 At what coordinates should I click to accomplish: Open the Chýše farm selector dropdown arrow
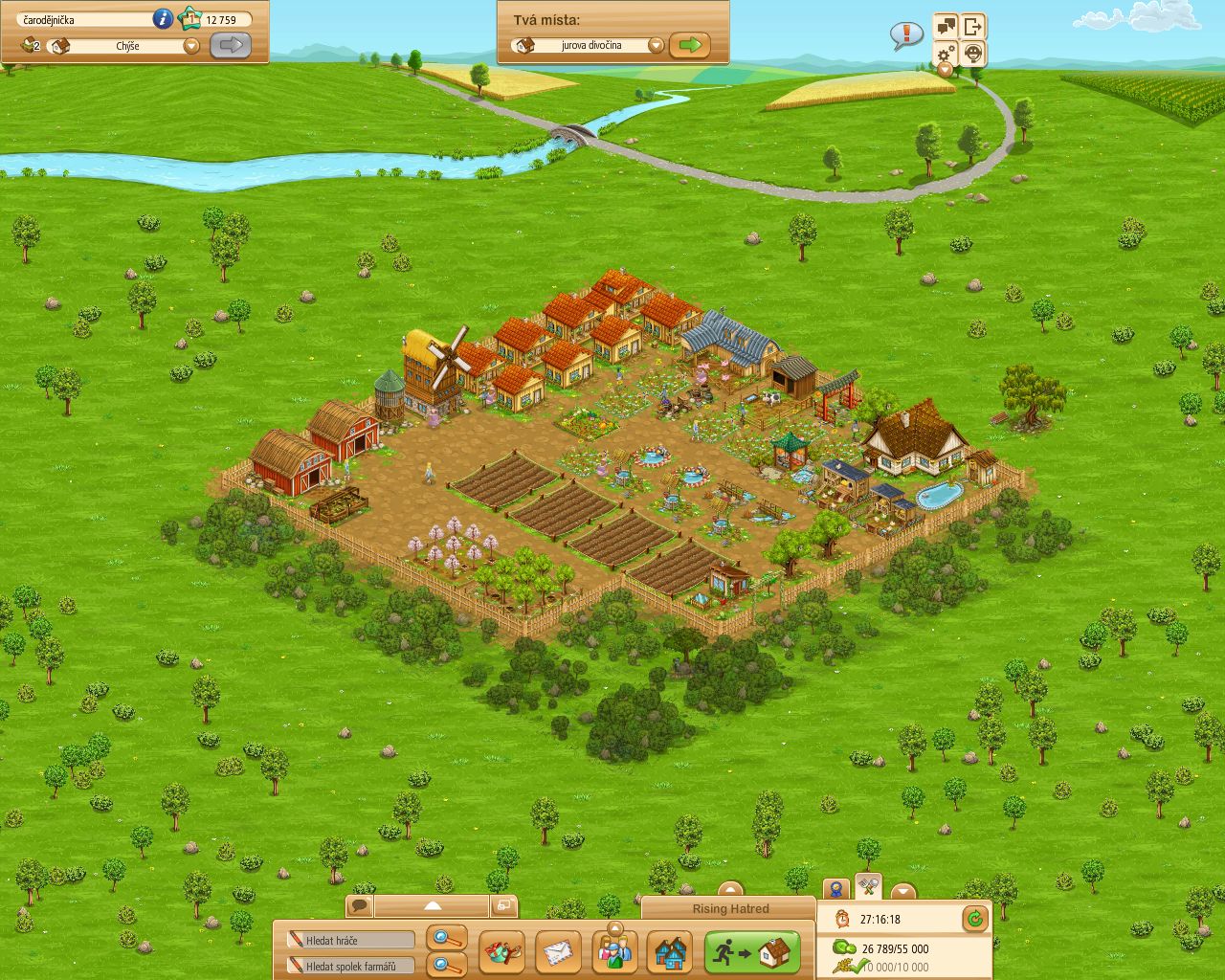pyautogui.click(x=190, y=44)
